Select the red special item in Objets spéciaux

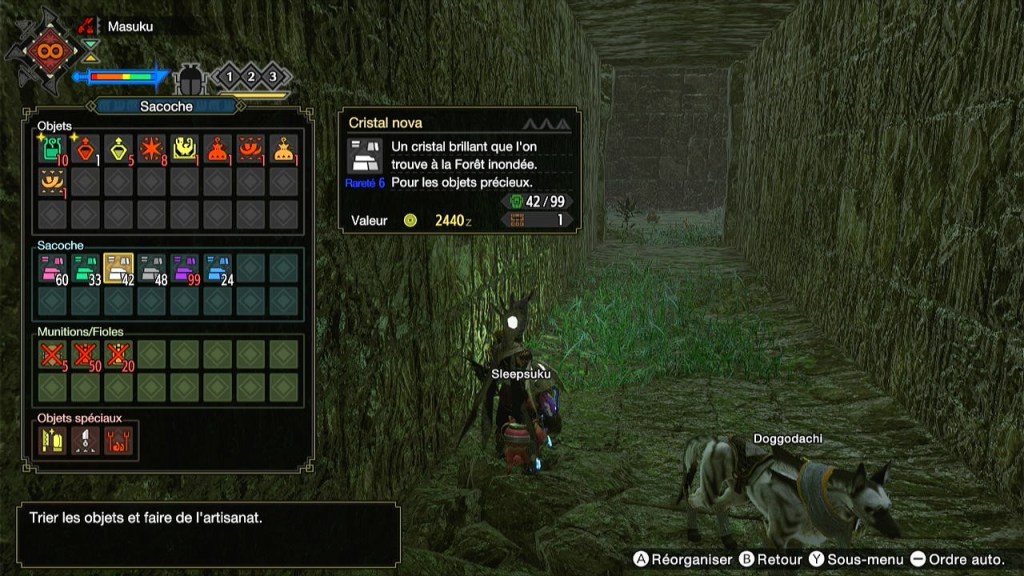pos(119,440)
